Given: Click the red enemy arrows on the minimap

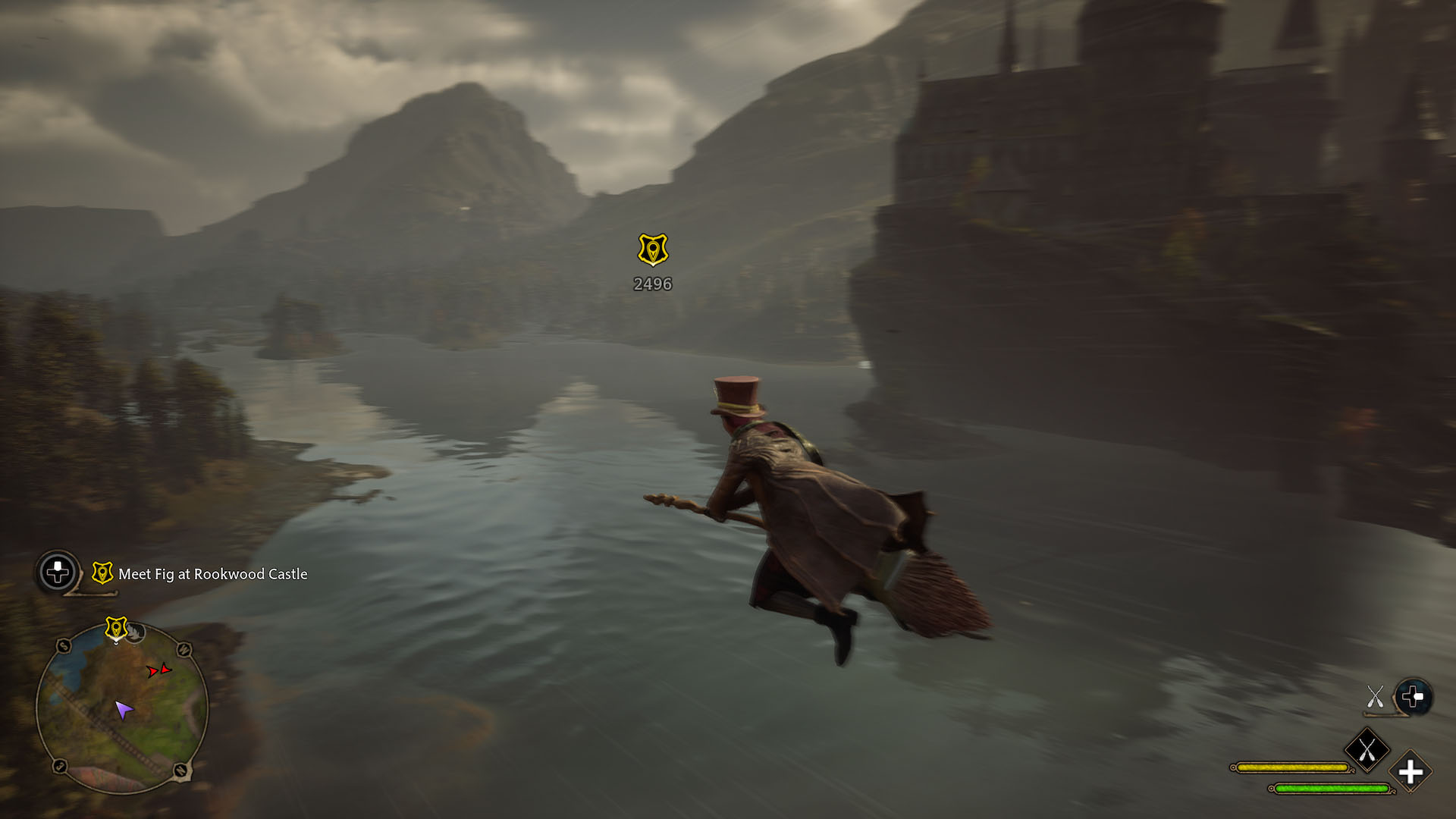Looking at the screenshot, I should pos(158,670).
